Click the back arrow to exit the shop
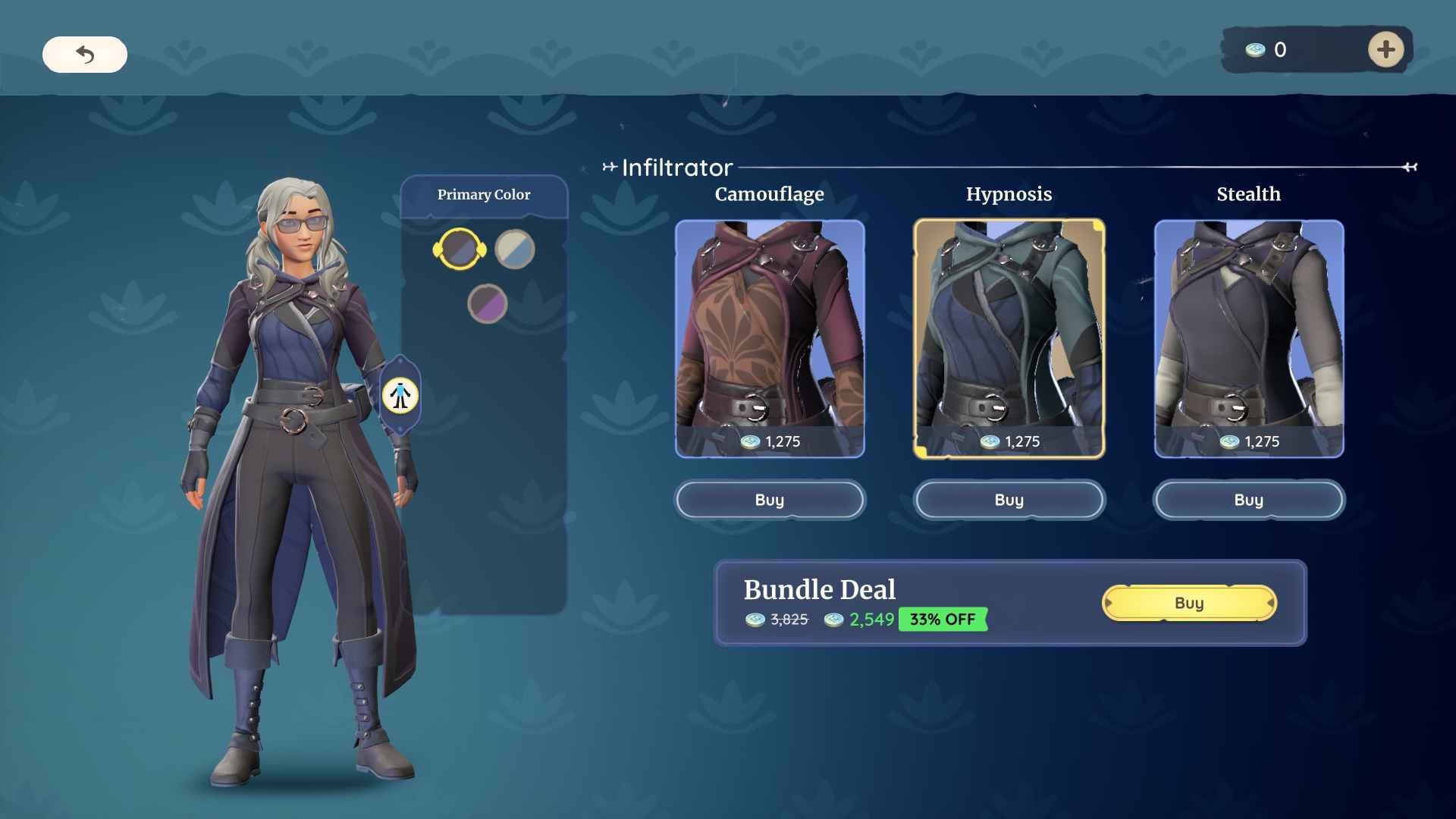The image size is (1456, 819). click(x=85, y=55)
